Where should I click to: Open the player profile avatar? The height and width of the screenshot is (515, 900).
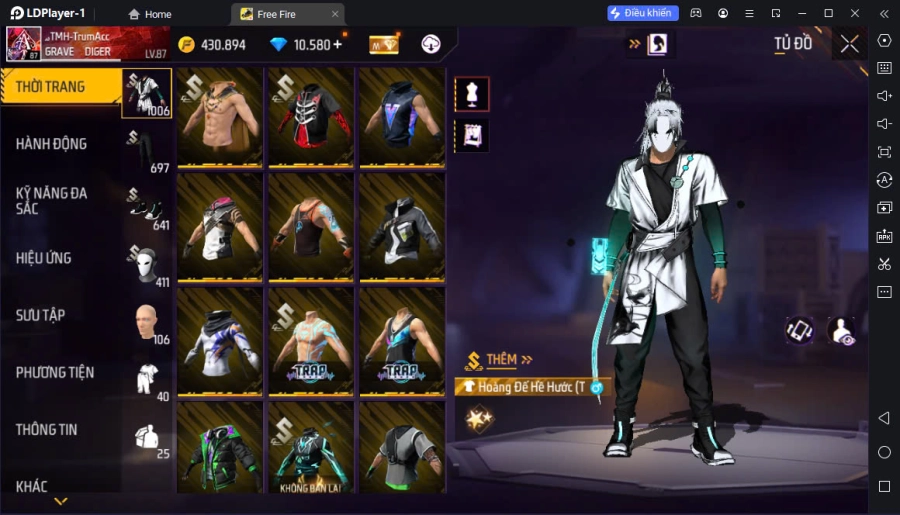click(24, 44)
